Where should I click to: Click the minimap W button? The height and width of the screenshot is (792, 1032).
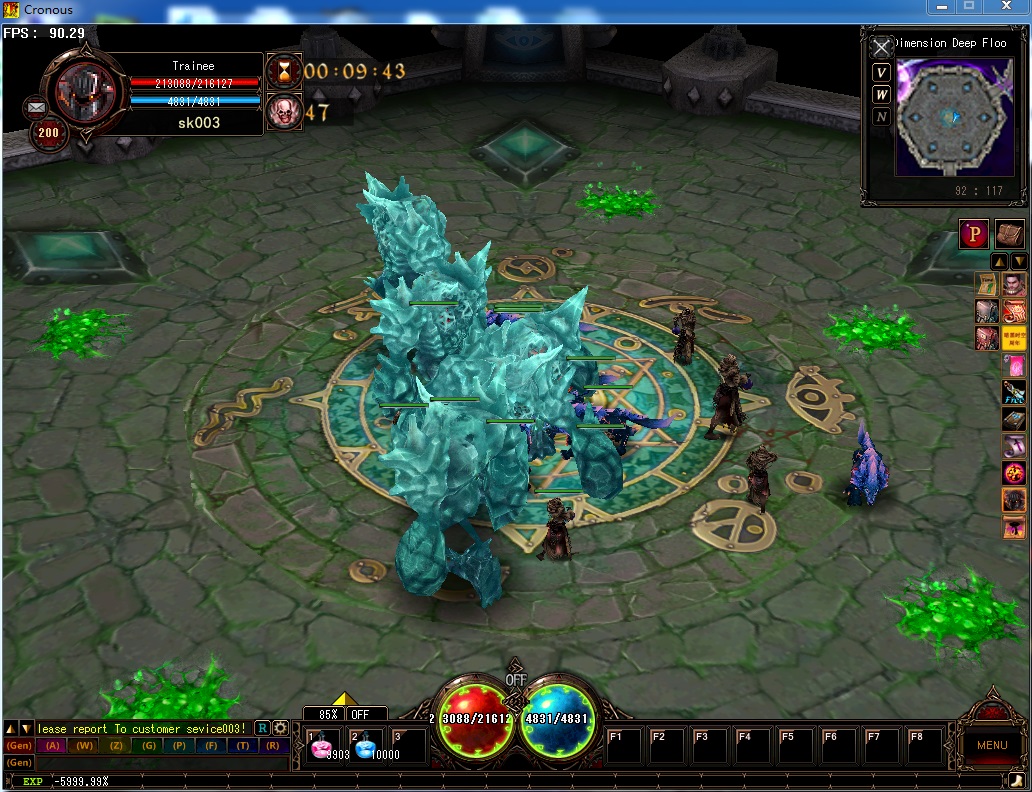tap(881, 94)
